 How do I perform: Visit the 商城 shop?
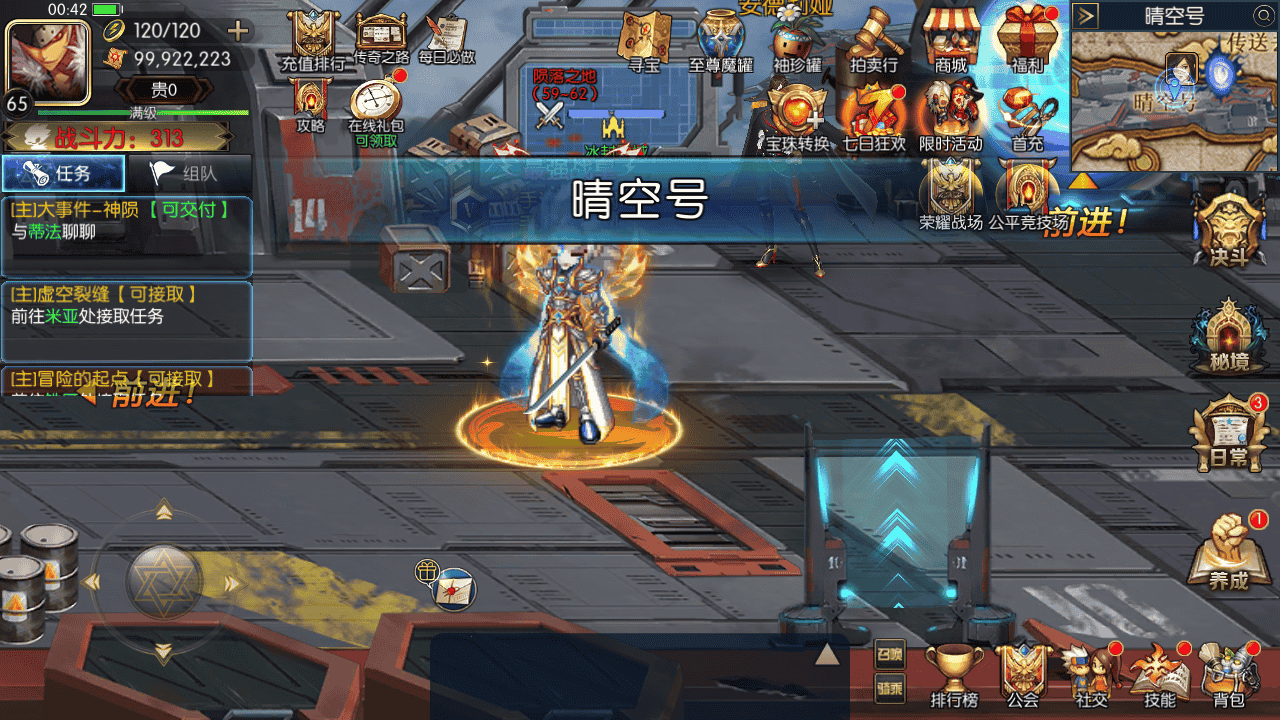[950, 40]
